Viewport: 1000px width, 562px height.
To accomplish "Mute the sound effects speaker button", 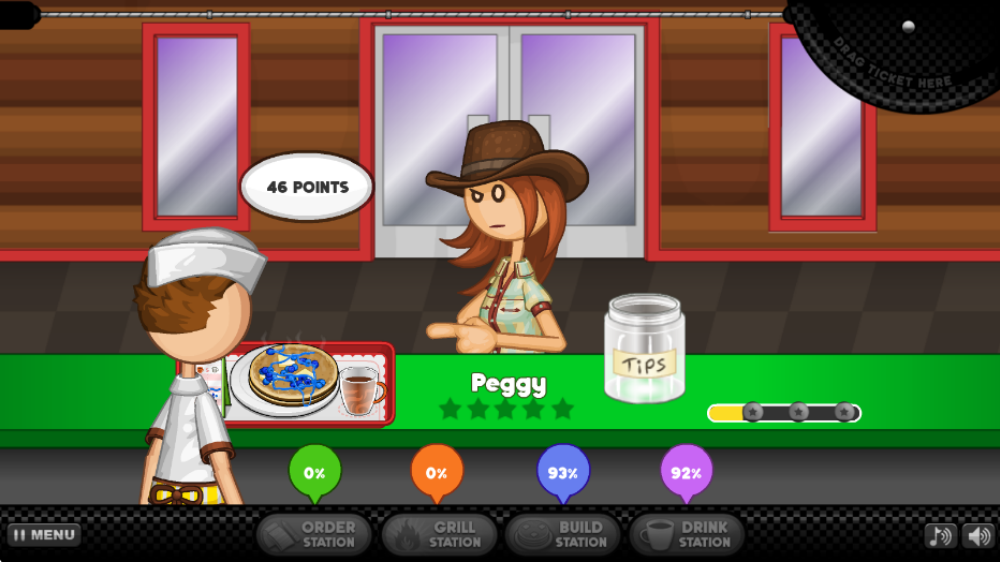I will pos(977,536).
